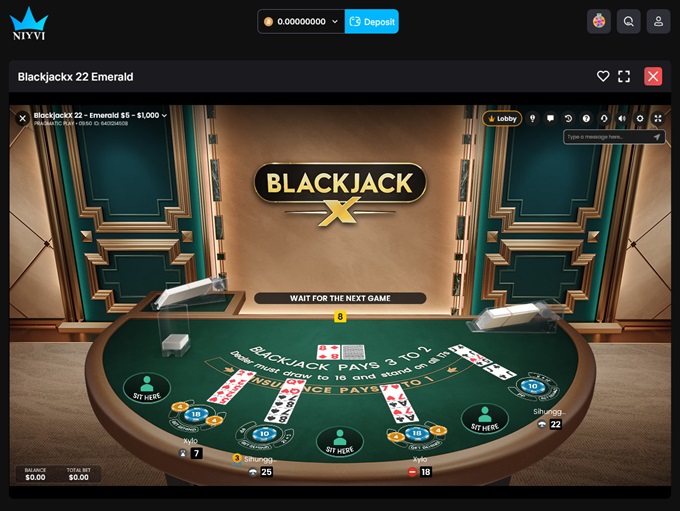Open the question mark help icon

(x=586, y=118)
